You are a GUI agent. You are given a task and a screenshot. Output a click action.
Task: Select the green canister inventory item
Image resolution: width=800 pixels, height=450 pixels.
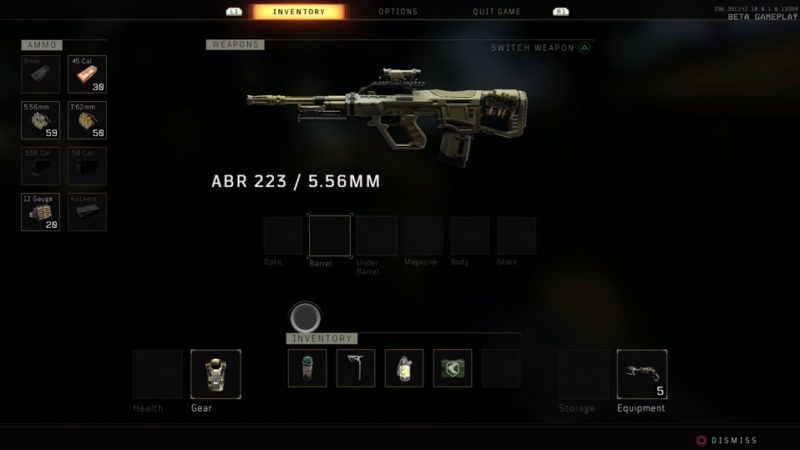[x=307, y=368]
